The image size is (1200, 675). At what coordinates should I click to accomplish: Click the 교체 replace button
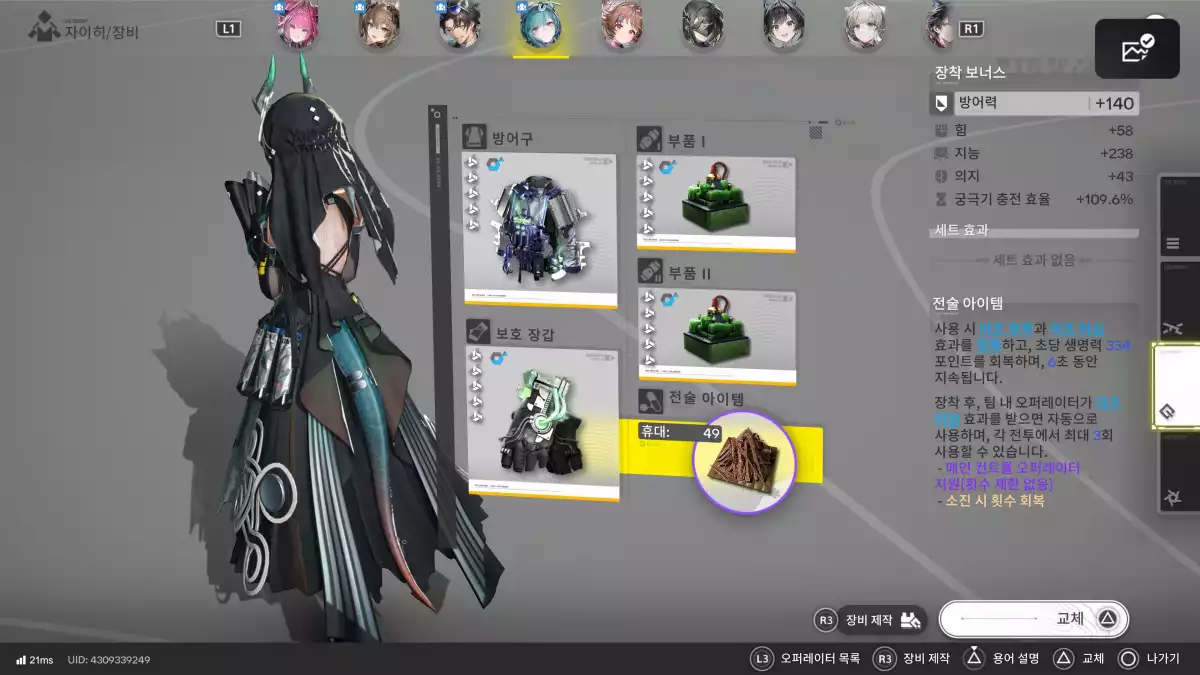pos(1034,619)
